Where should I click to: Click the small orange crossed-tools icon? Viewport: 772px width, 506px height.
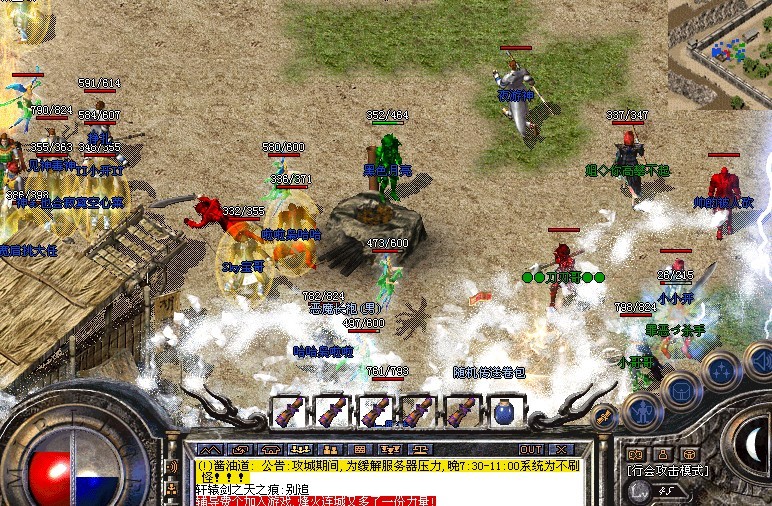pyautogui.click(x=603, y=418)
